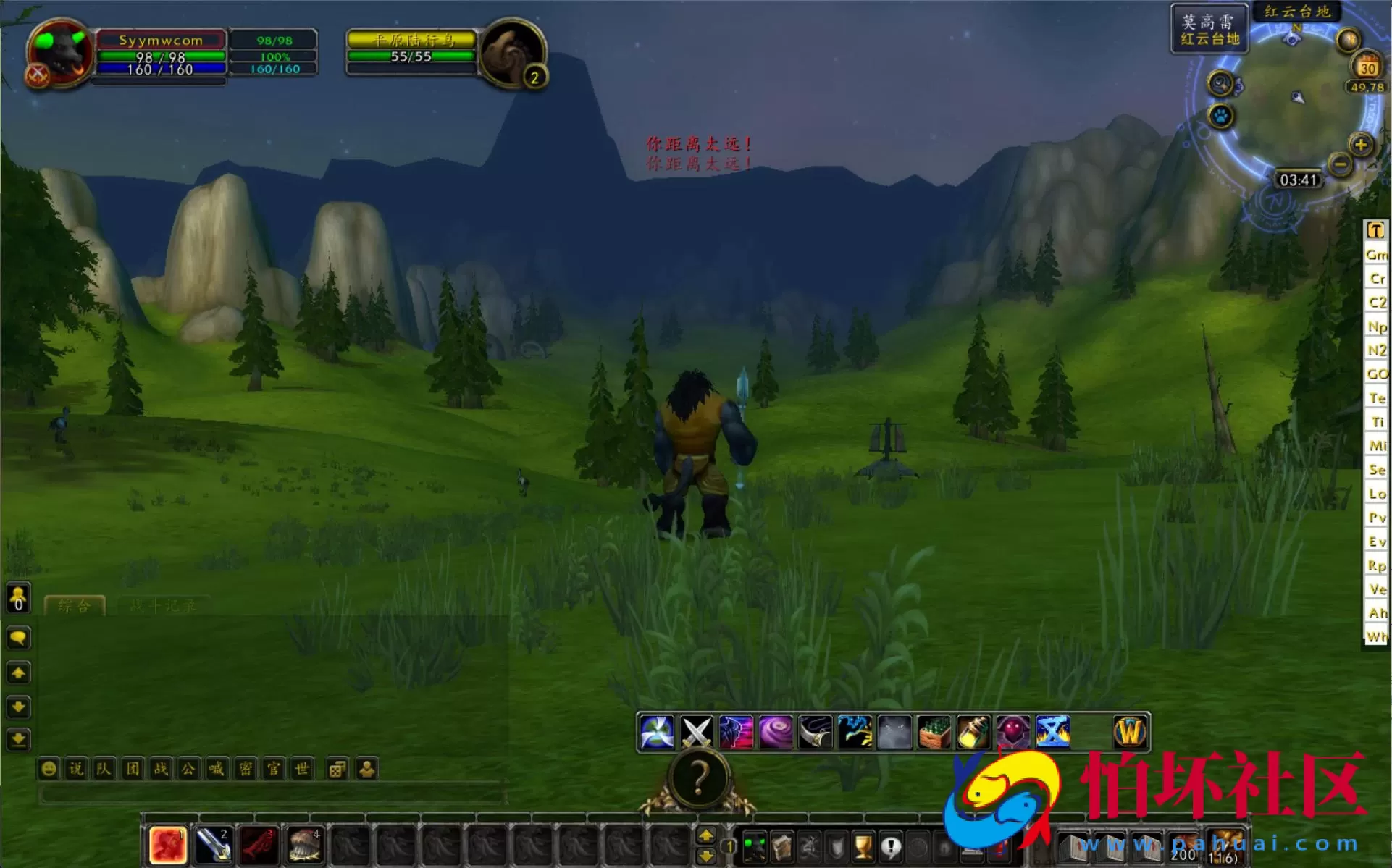
Task: Open the WoW main game menu icon
Action: (1128, 732)
